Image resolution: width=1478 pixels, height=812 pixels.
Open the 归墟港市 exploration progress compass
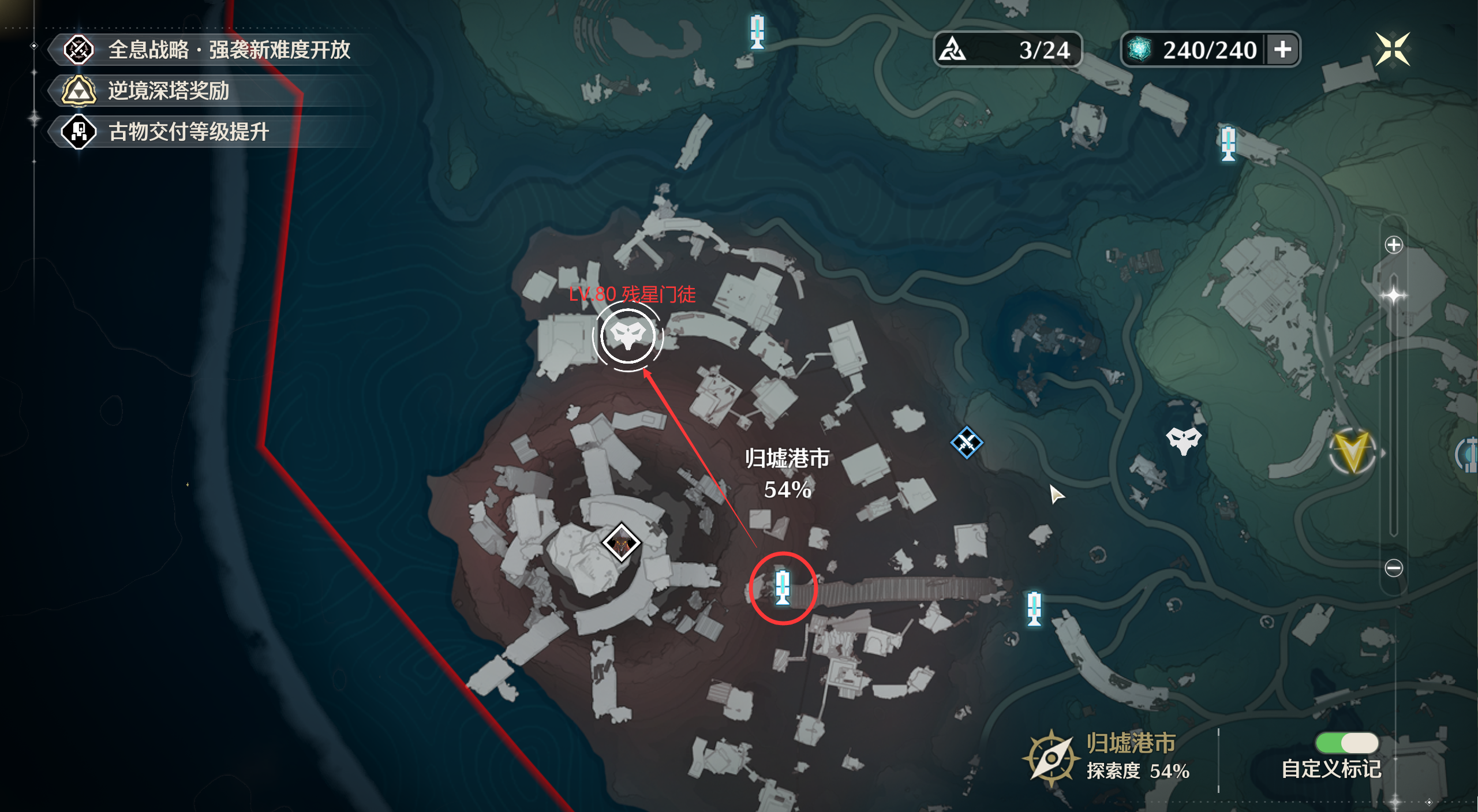click(x=1051, y=758)
